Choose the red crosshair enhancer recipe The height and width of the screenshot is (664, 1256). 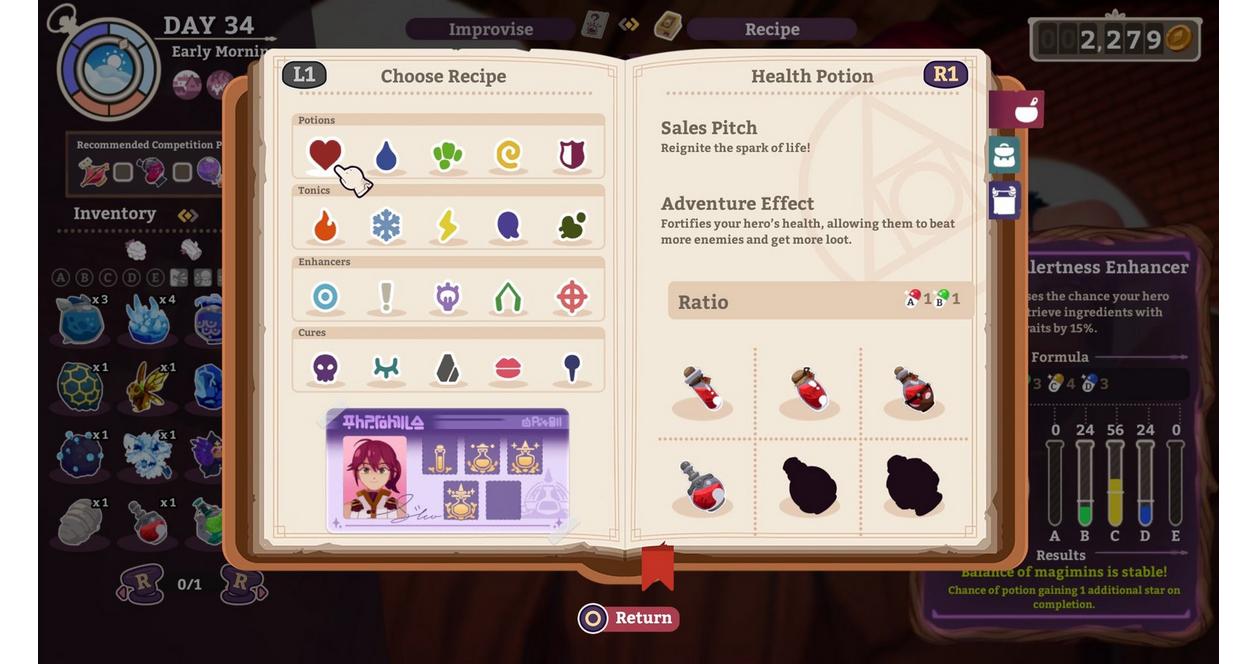pos(571,297)
